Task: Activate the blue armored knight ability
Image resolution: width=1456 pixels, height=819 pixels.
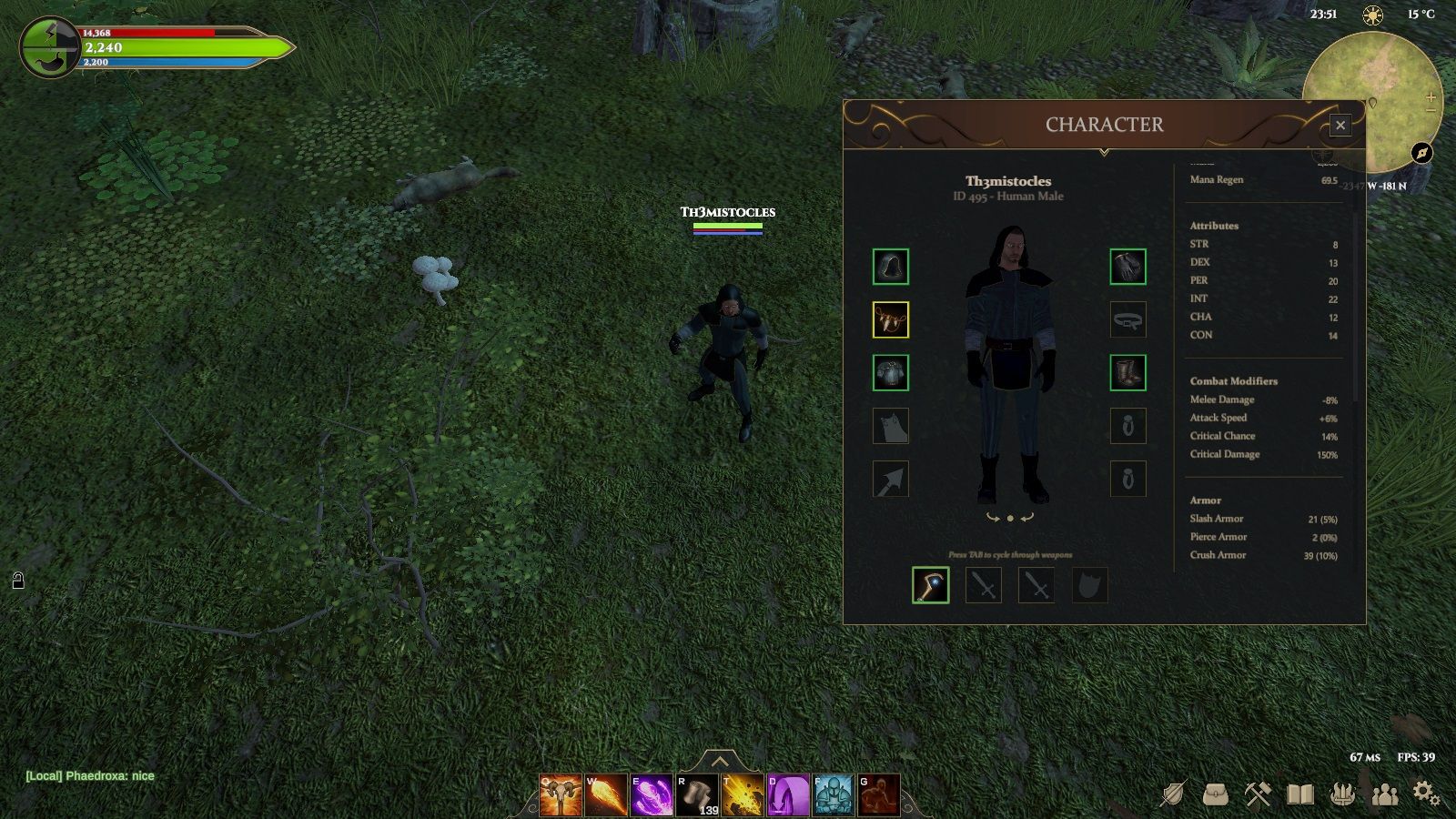Action: 834,795
